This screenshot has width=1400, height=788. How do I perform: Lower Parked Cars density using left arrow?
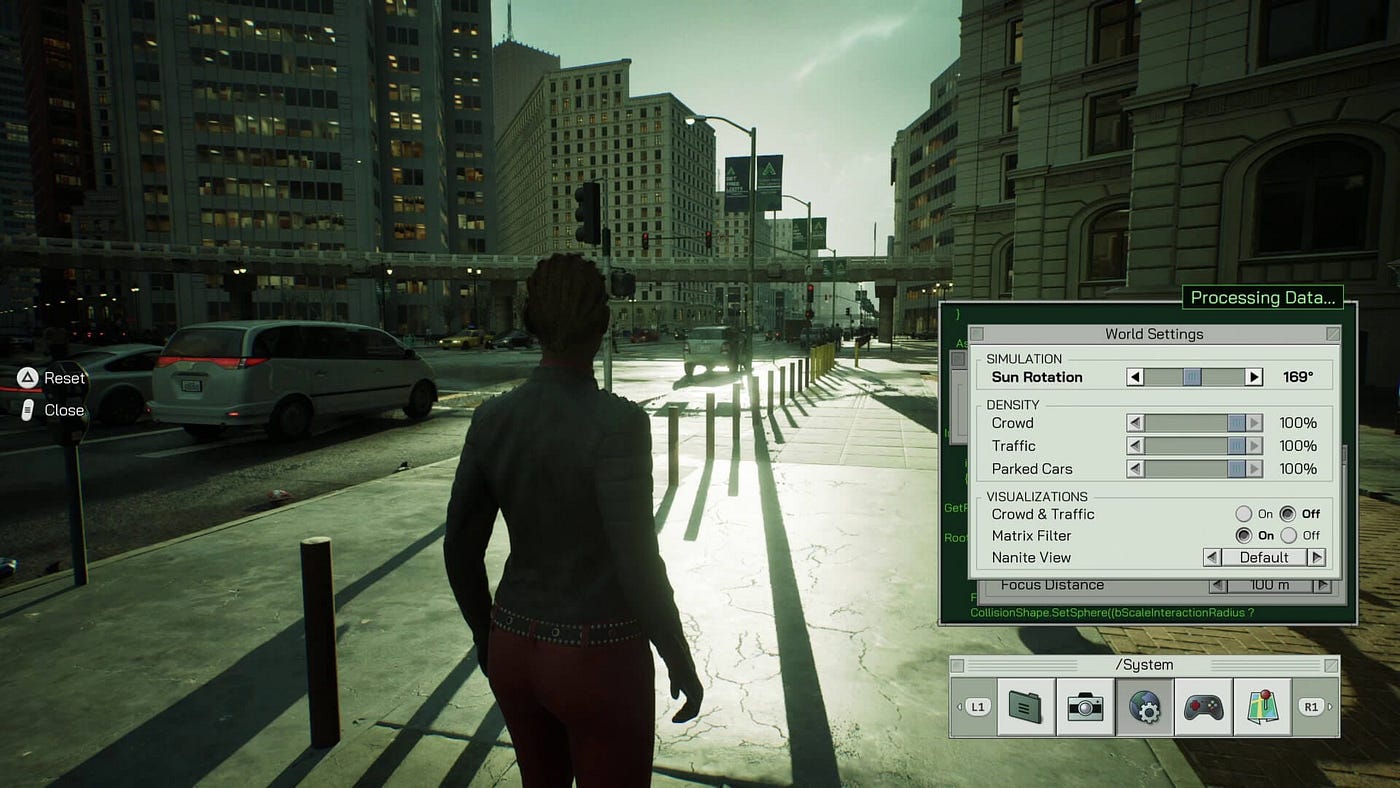pos(1135,469)
